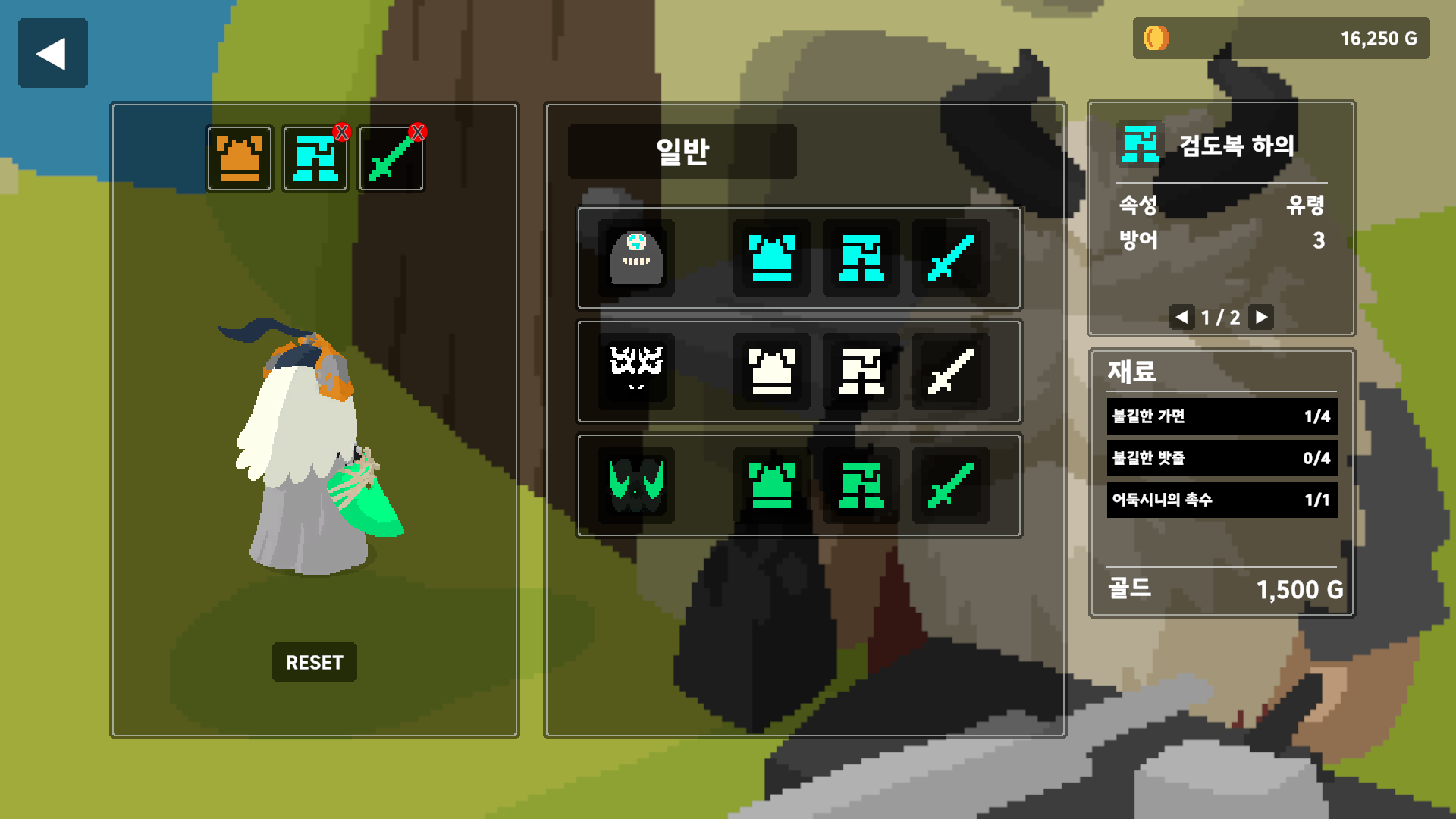Unequip the sword via its red X
Image resolution: width=1456 pixels, height=819 pixels.
point(419,130)
